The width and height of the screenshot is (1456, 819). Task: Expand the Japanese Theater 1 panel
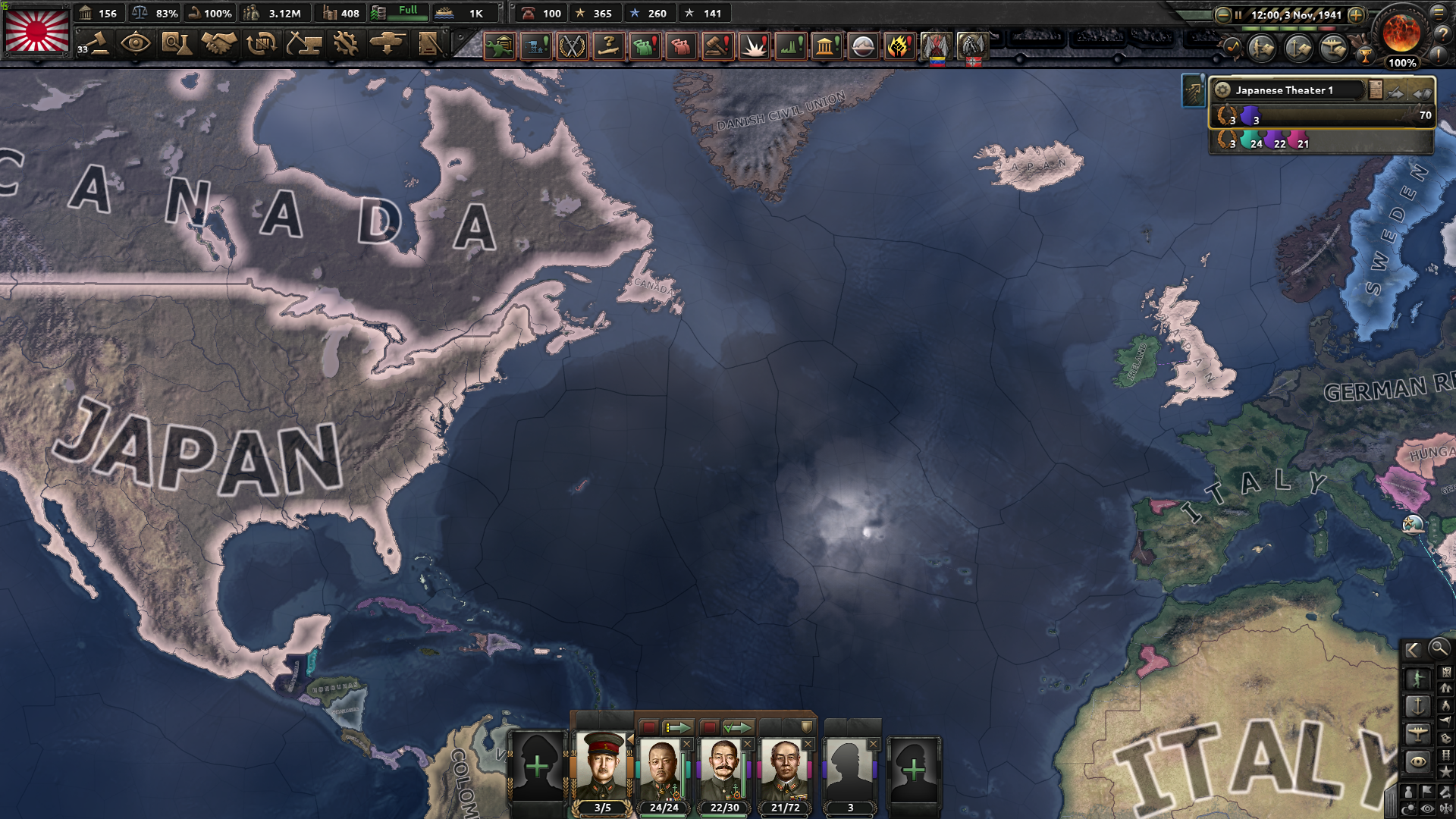1422,93
